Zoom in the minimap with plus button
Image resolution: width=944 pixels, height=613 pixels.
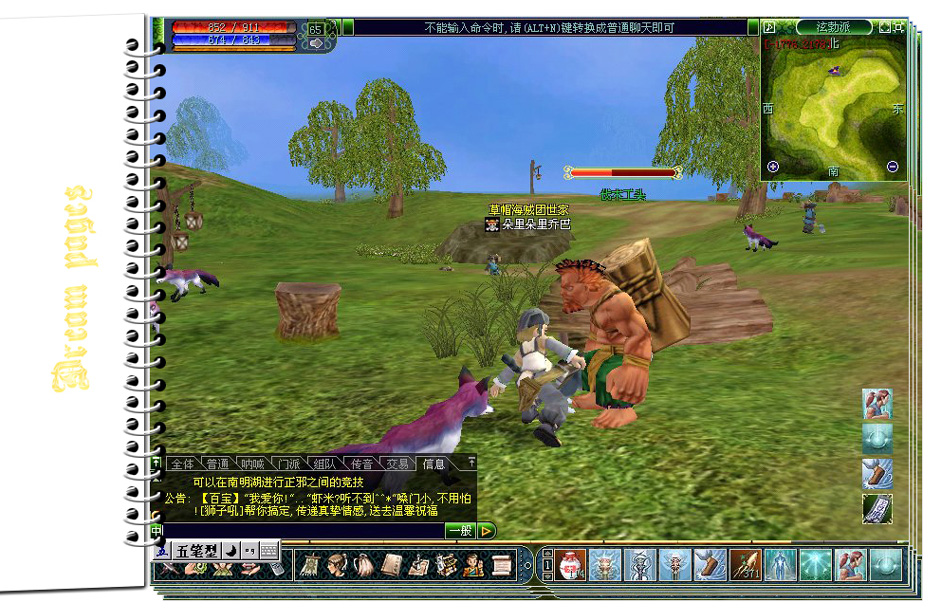click(x=773, y=167)
